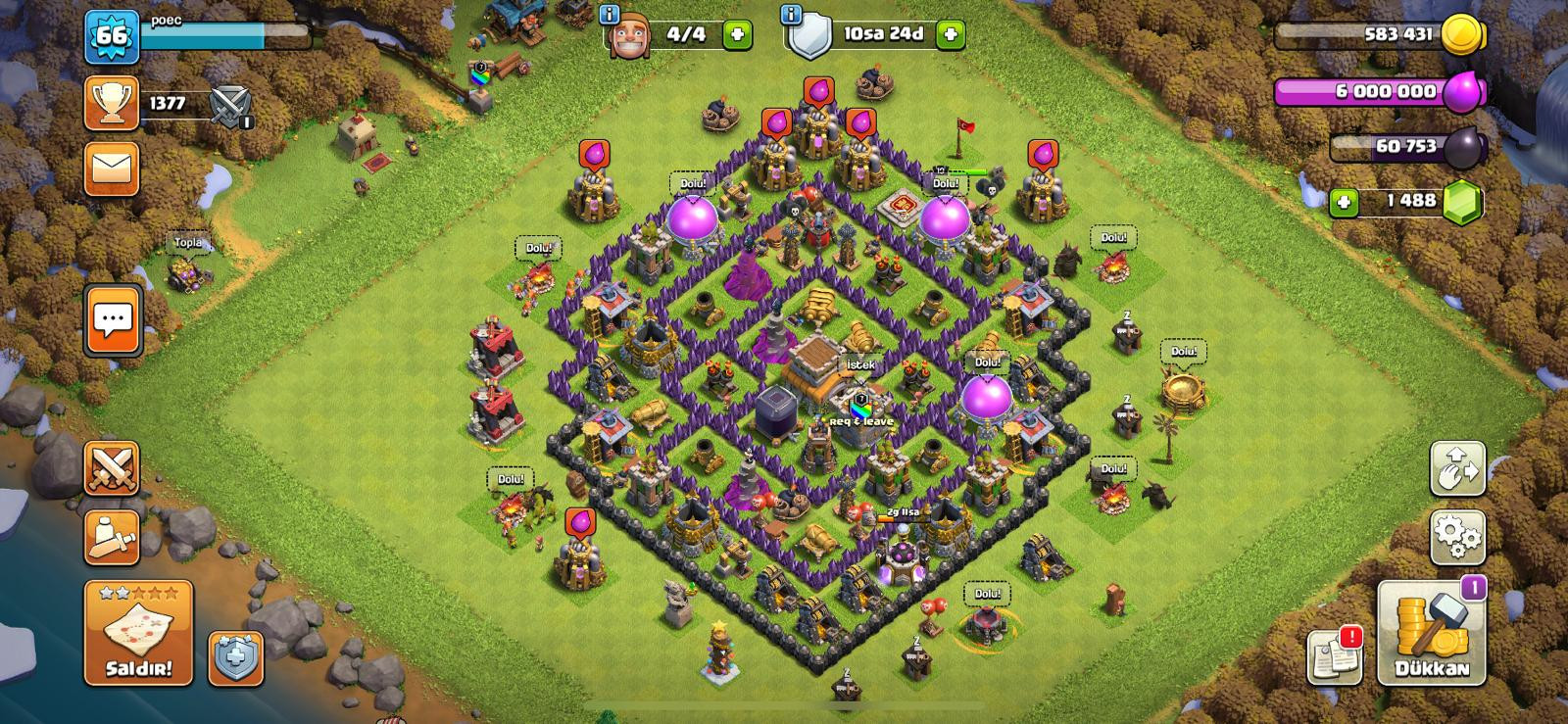Show shield info icon
The height and width of the screenshot is (724, 1568).
[x=791, y=15]
